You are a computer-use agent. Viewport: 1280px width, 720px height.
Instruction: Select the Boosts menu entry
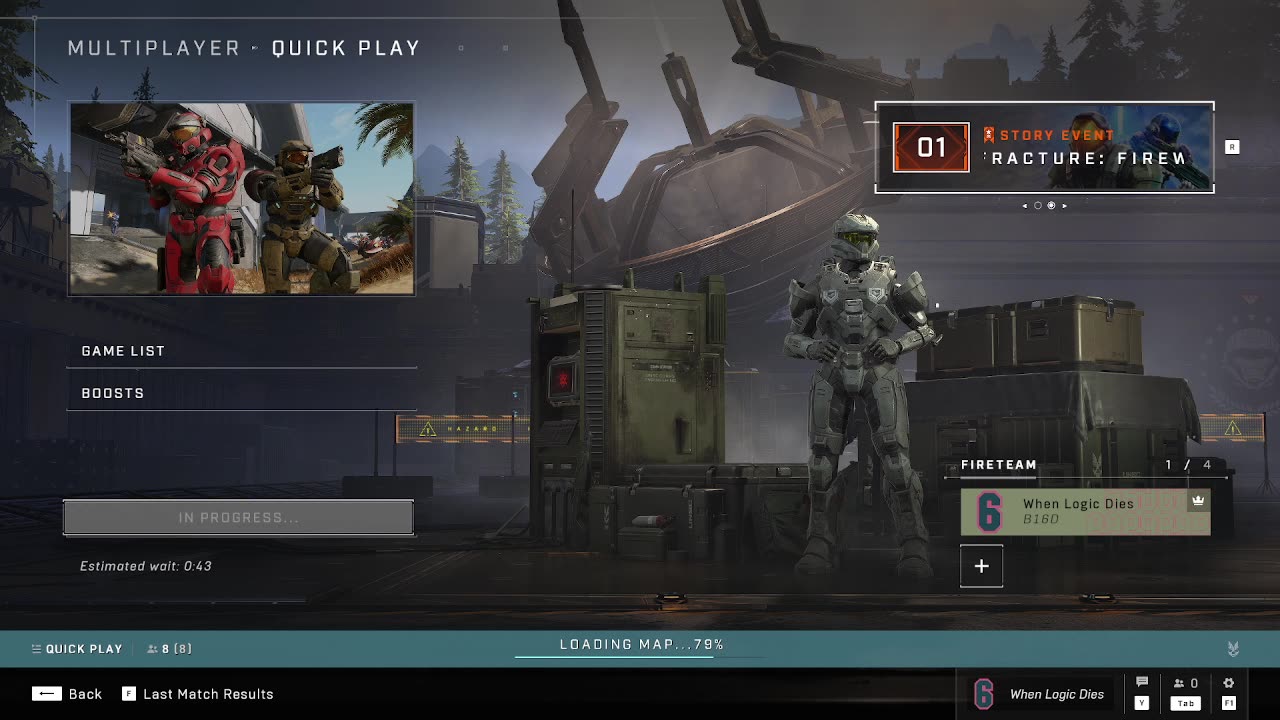click(x=241, y=393)
